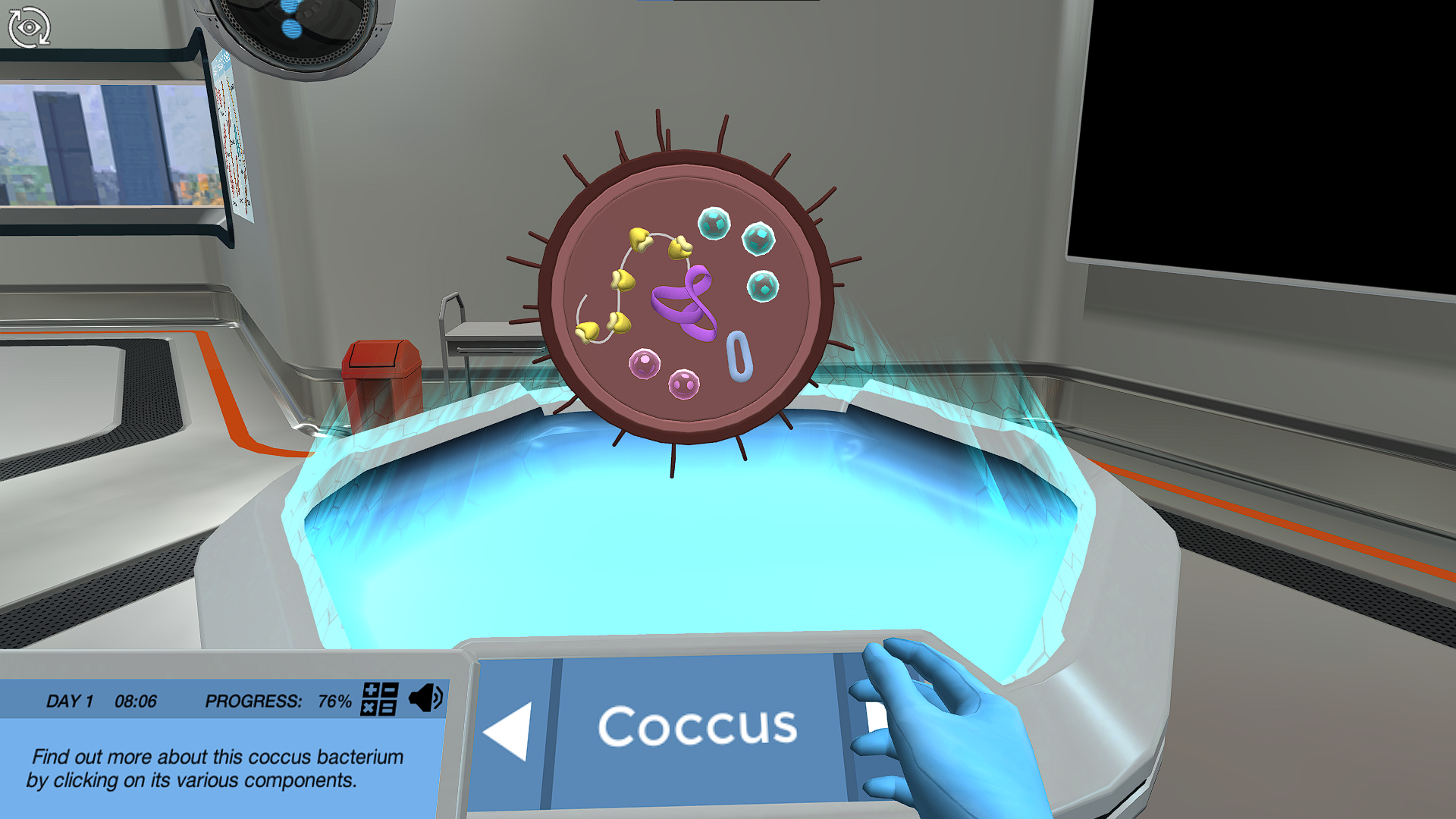Viewport: 1456px width, 819px height.
Task: Select the reset camera view icon
Action: tap(29, 27)
